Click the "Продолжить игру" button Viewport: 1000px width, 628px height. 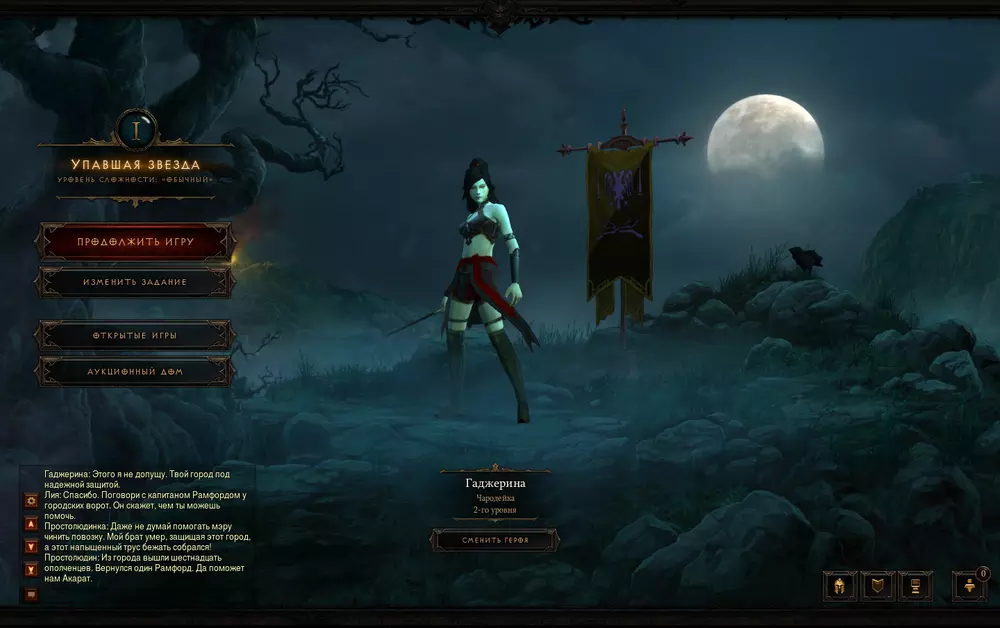tap(135, 242)
